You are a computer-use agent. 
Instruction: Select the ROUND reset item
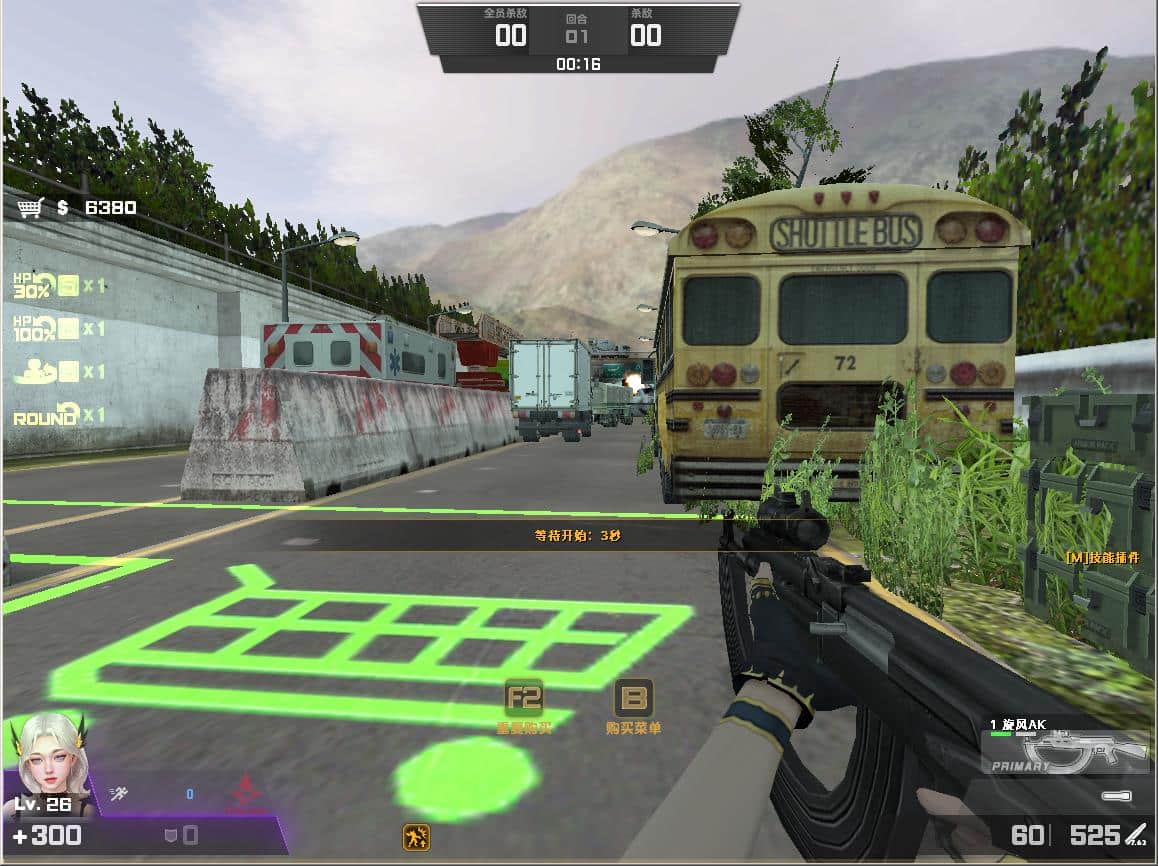68,414
